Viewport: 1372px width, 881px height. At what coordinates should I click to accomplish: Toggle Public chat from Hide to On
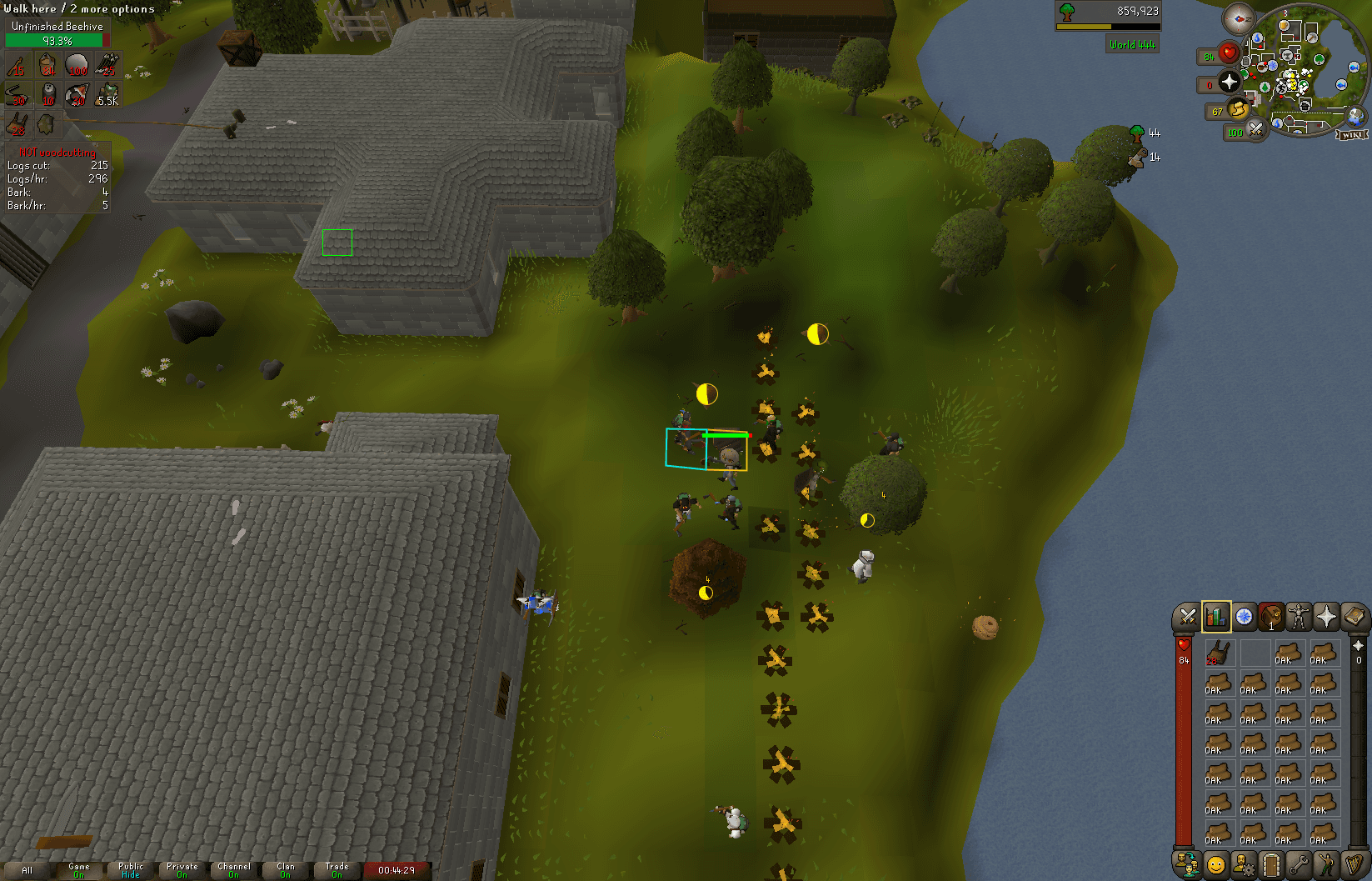point(129,869)
